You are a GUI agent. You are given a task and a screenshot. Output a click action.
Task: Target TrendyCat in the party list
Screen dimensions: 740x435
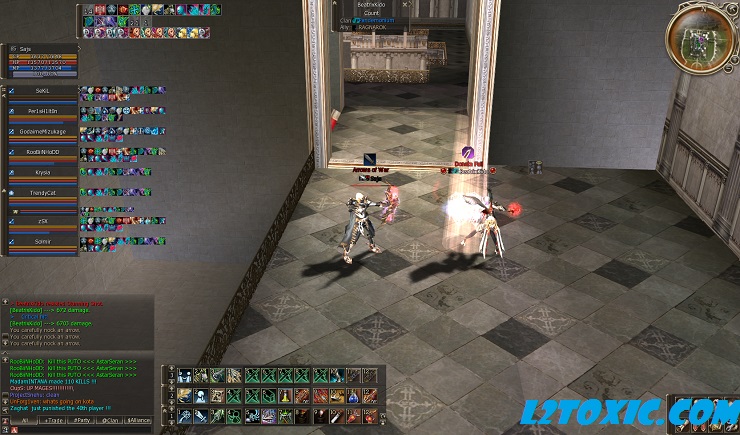[43, 193]
